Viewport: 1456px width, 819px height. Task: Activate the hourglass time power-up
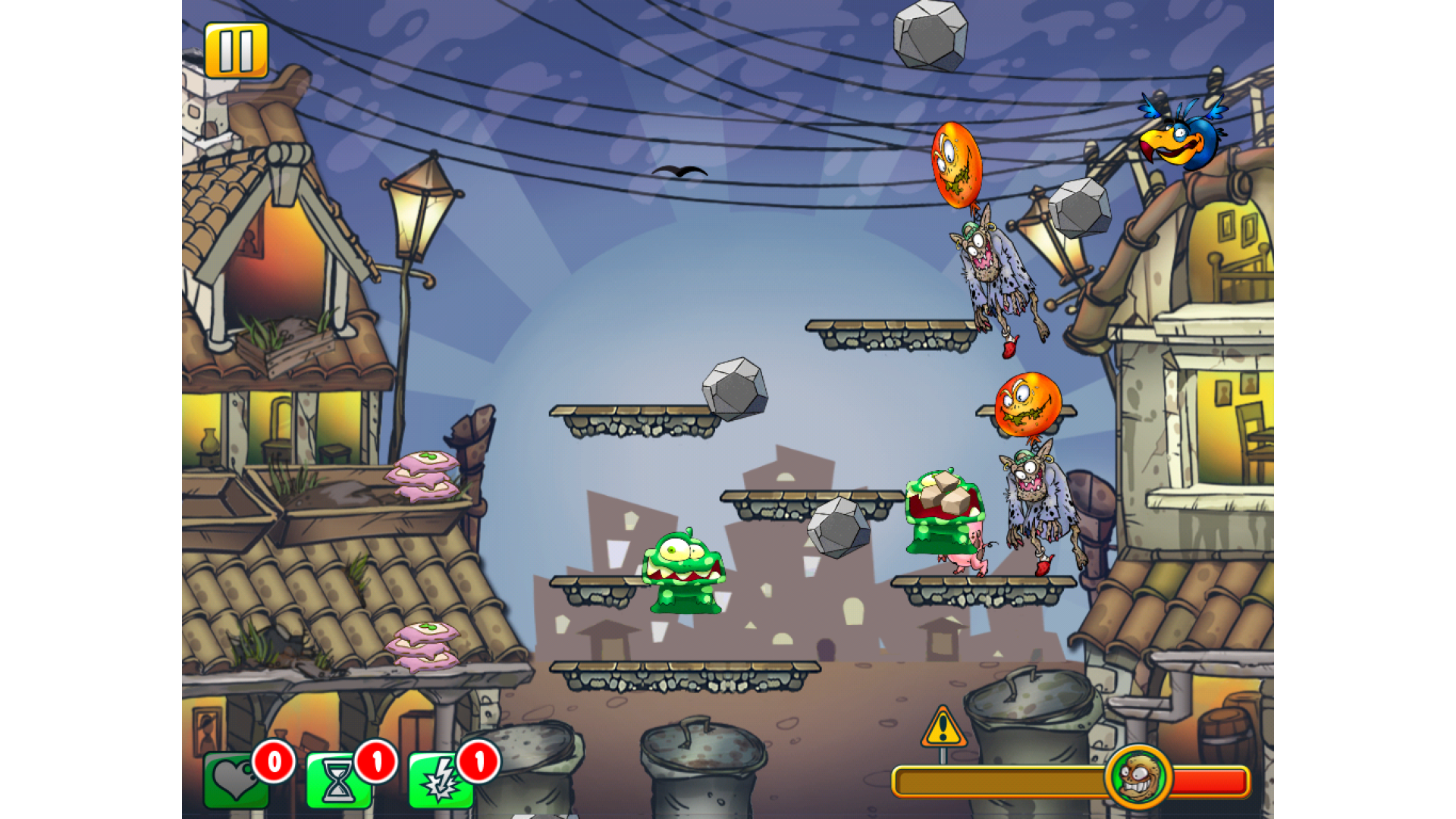(x=338, y=781)
